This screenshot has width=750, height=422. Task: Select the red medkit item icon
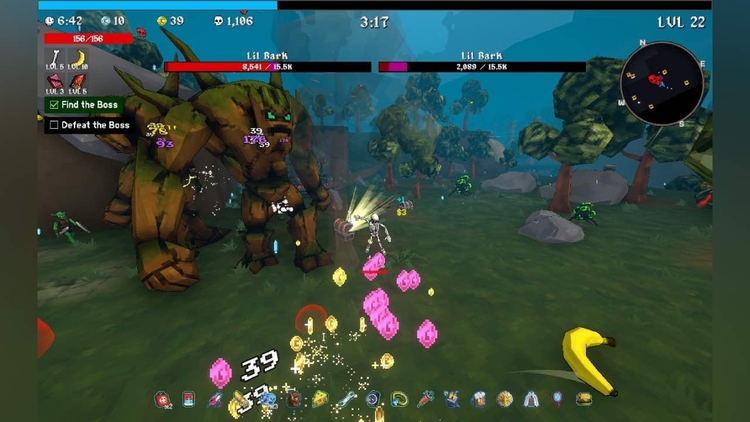pyautogui.click(x=162, y=400)
